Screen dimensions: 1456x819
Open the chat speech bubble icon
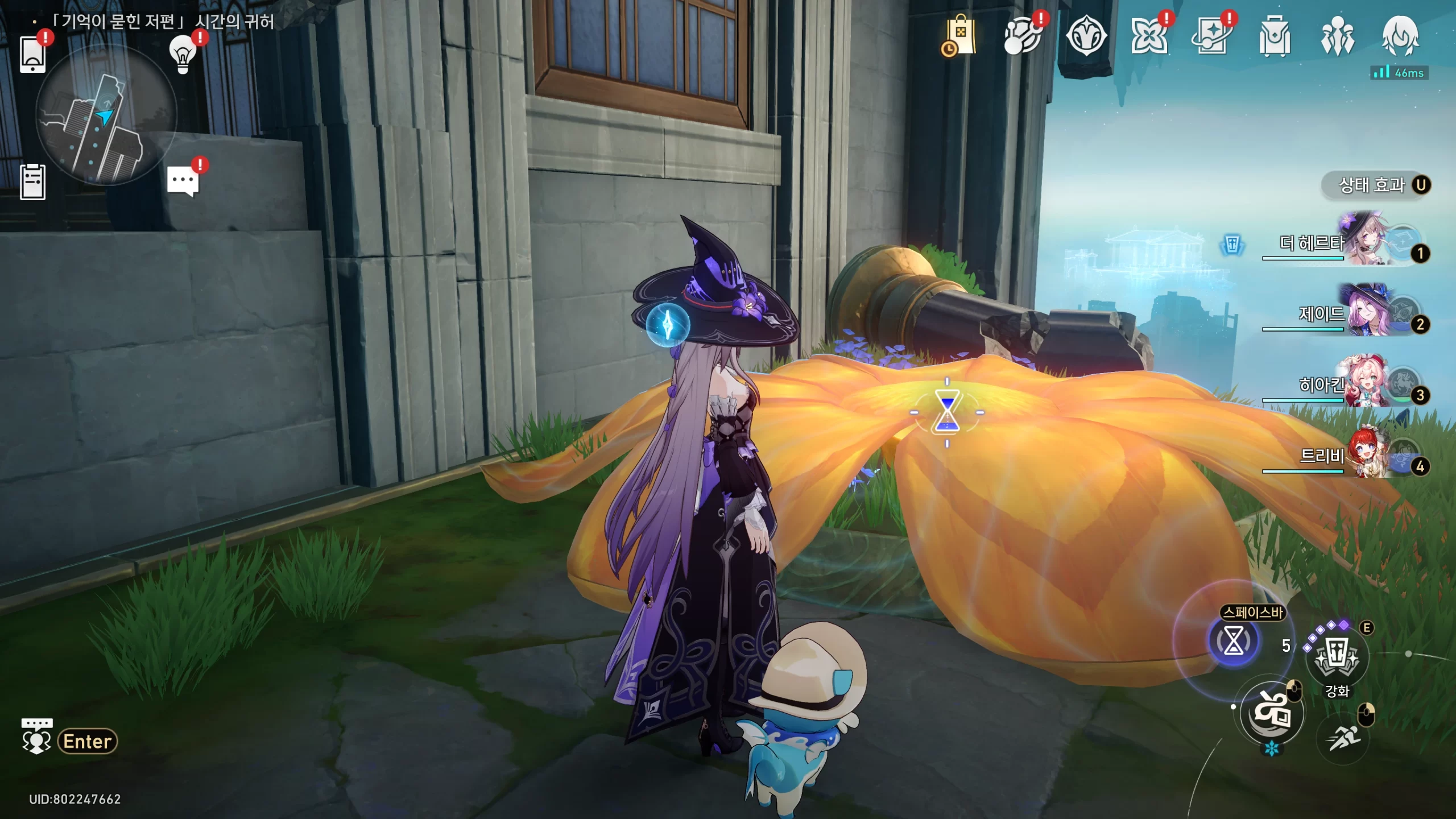tap(183, 181)
